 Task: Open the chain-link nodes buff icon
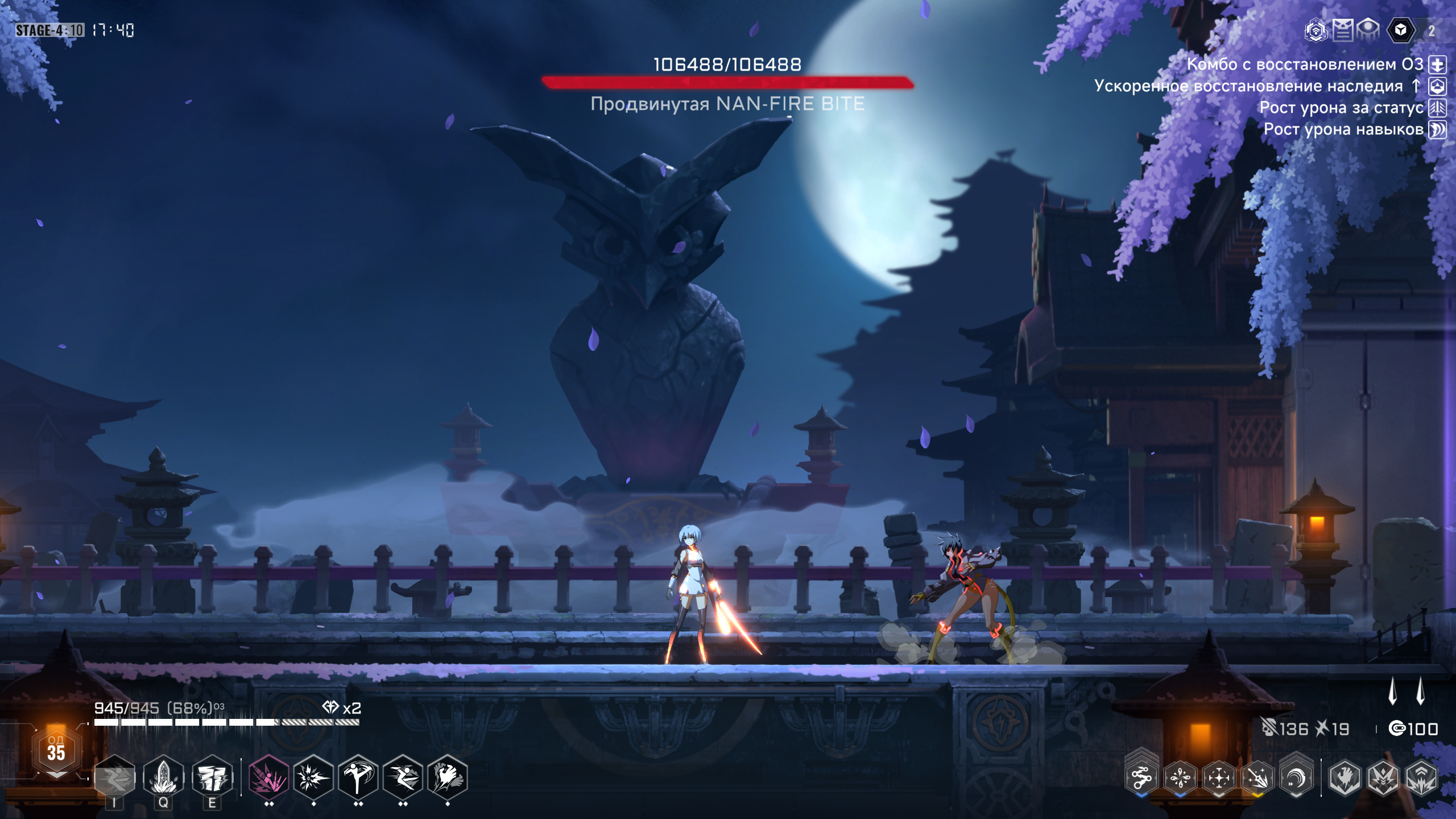pos(1141,777)
